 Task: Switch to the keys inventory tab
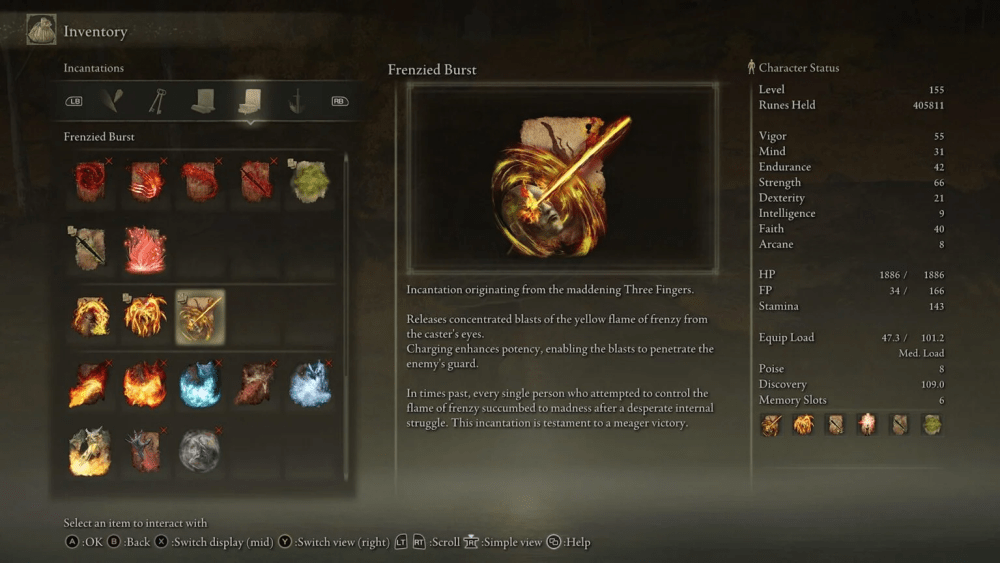(157, 101)
